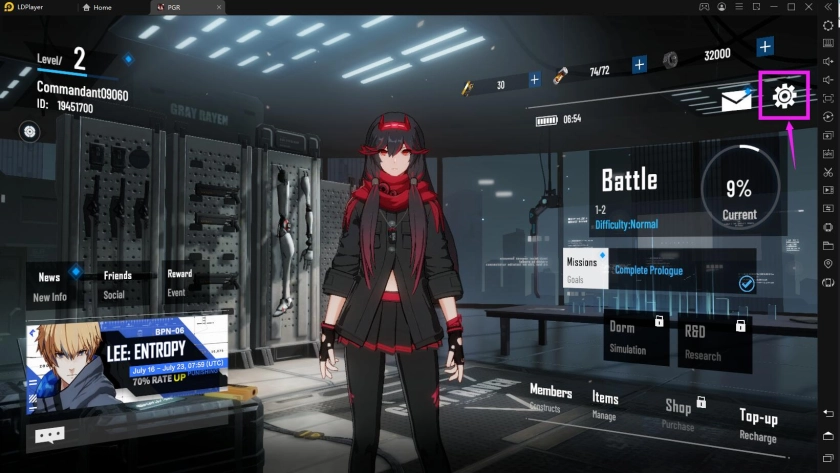Open the locked Shop purchase menu

coord(680,412)
